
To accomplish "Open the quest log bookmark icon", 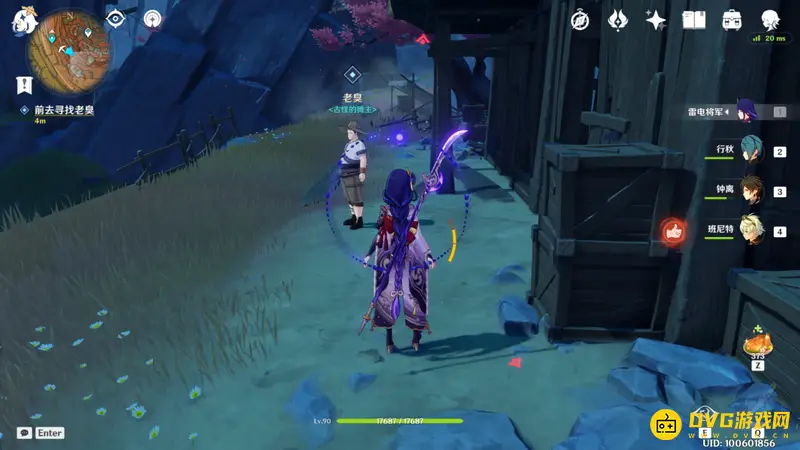I will click(22, 86).
